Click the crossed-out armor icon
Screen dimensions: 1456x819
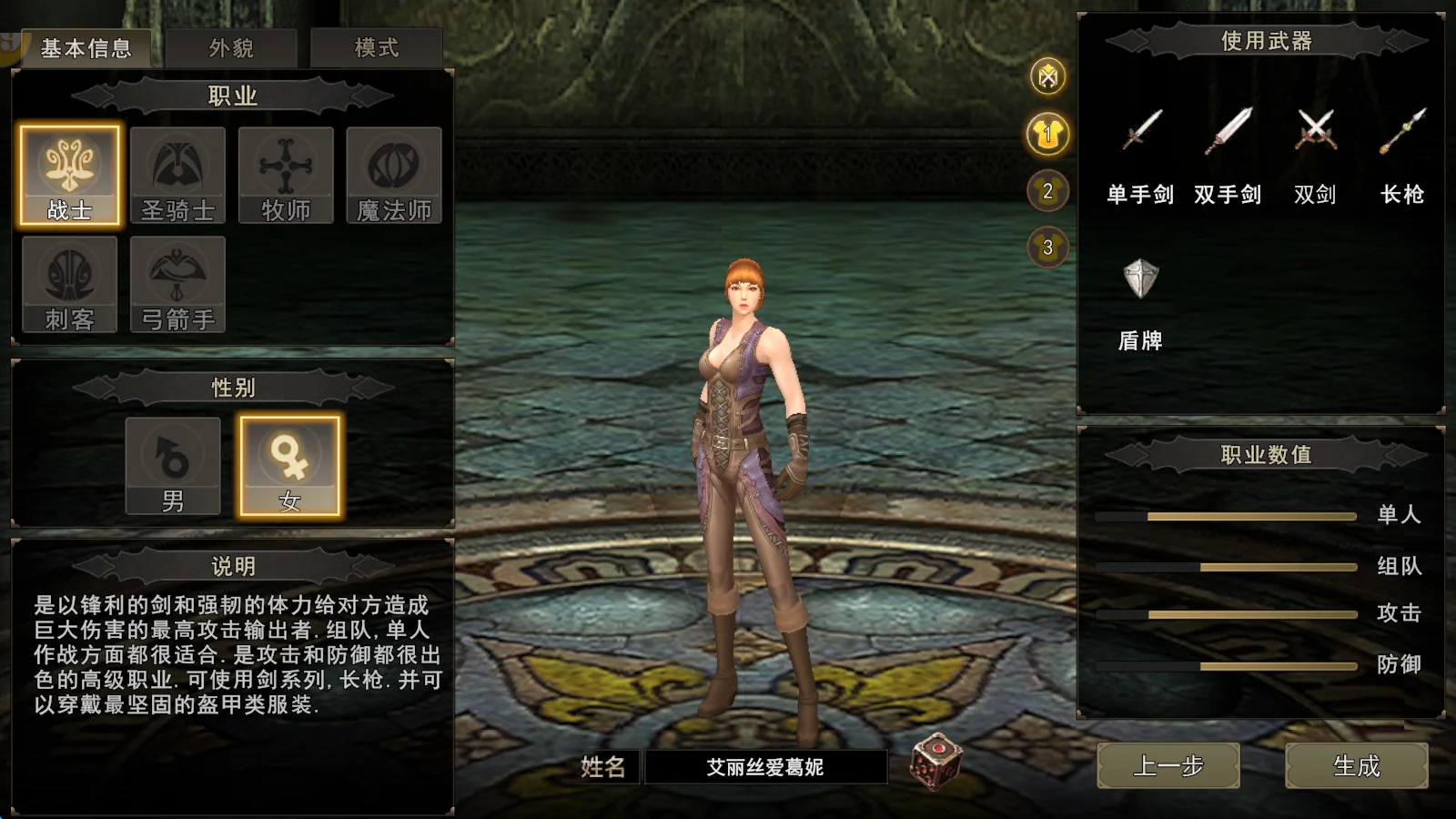(x=1048, y=76)
